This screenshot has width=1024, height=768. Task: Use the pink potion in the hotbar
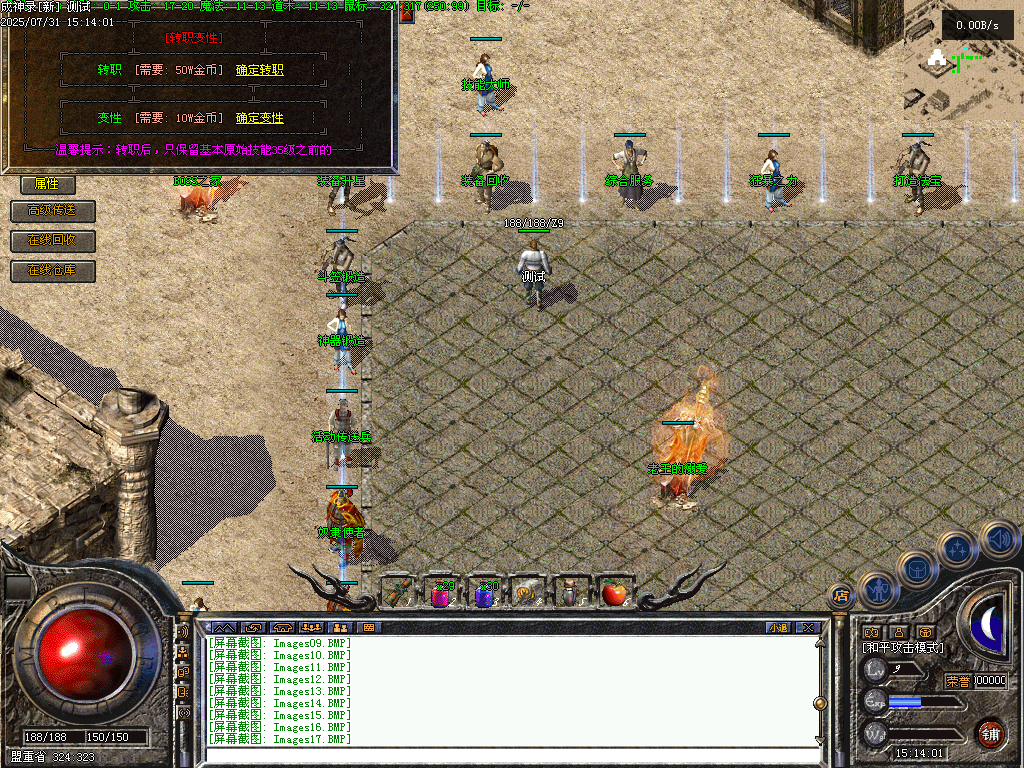[441, 594]
